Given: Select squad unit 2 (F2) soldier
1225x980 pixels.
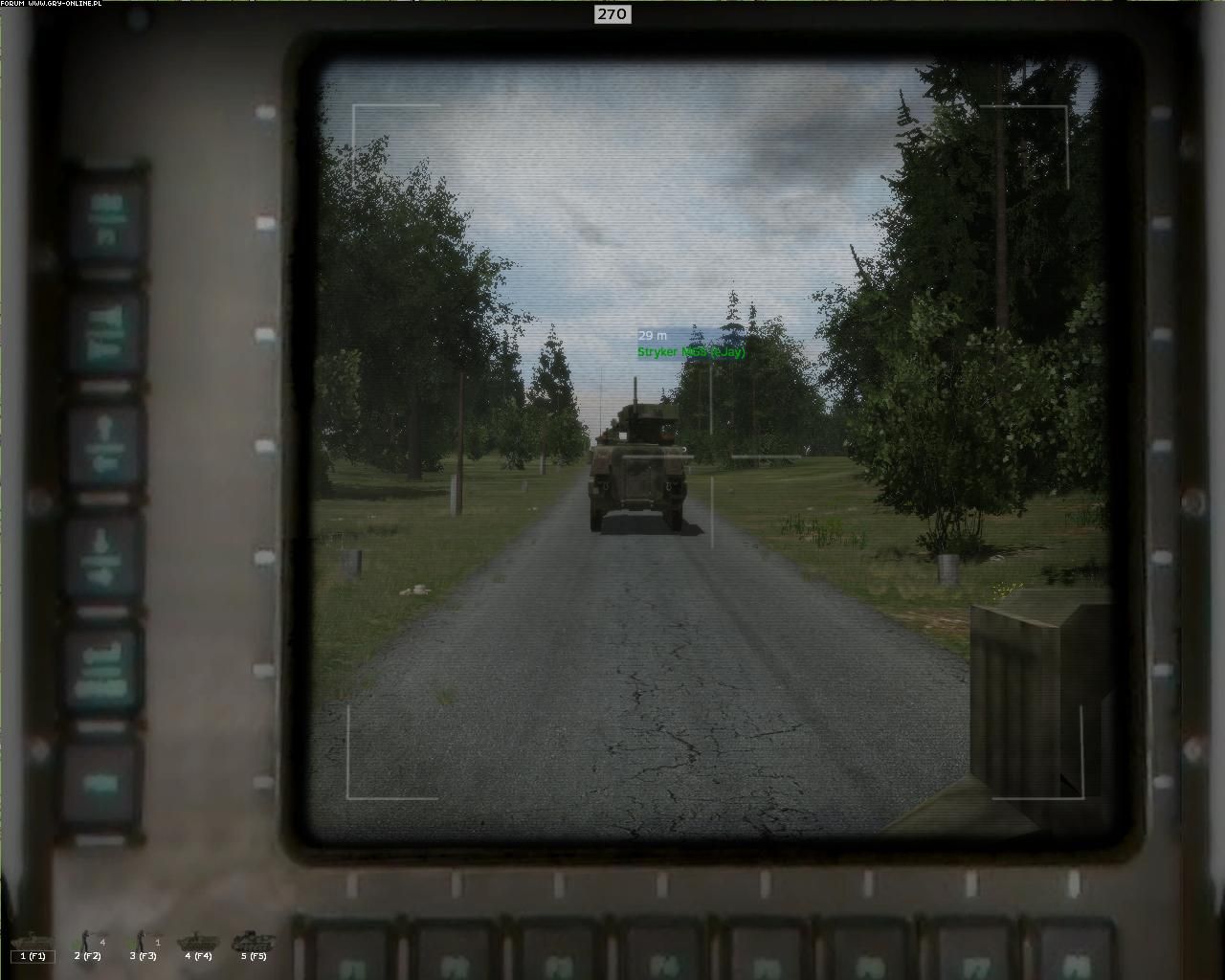Looking at the screenshot, I should [88, 943].
